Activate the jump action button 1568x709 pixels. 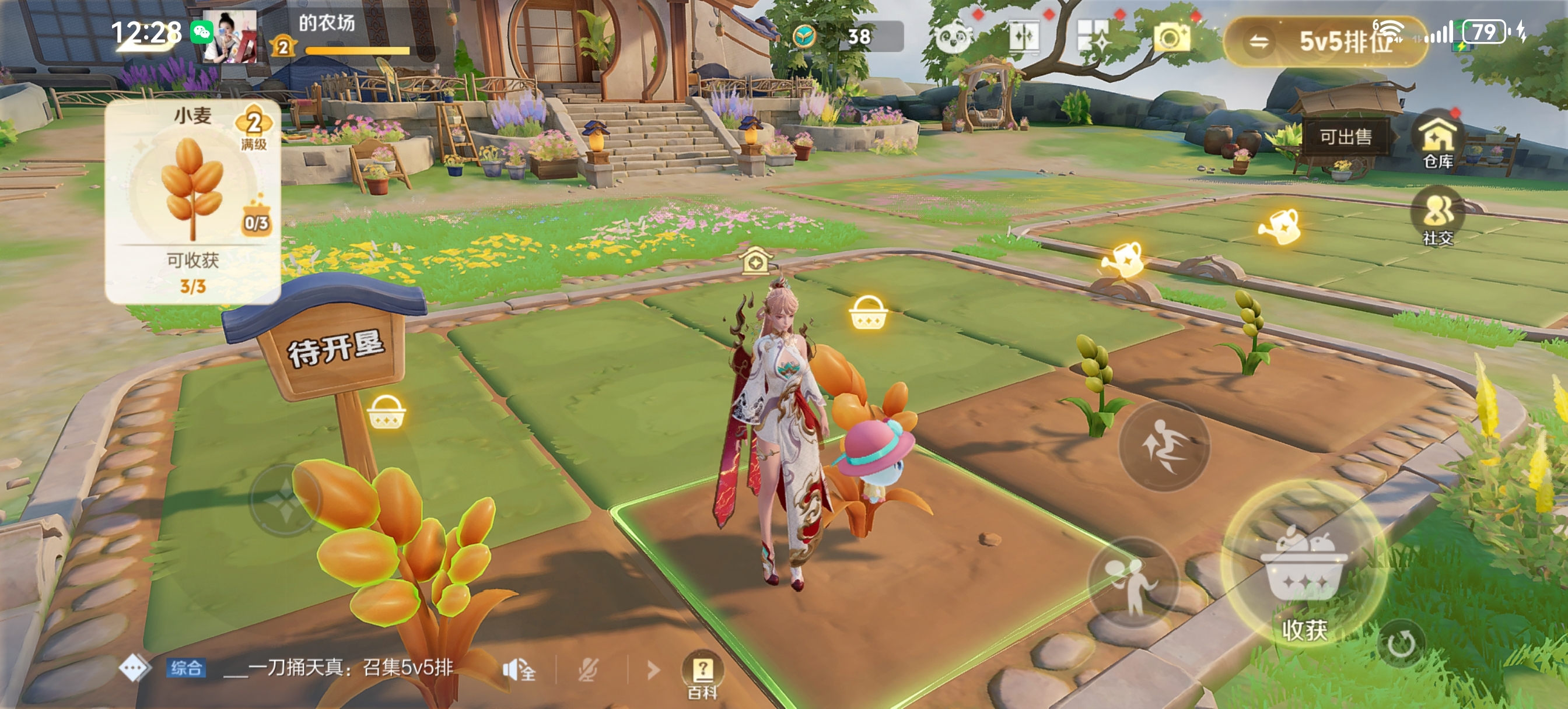coord(1163,447)
